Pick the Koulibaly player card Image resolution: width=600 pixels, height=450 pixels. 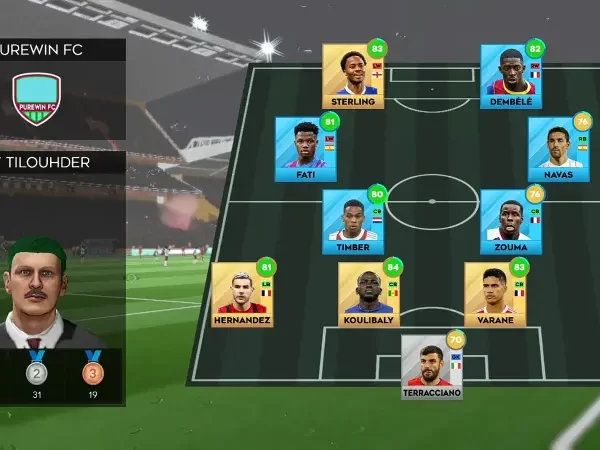(369, 294)
